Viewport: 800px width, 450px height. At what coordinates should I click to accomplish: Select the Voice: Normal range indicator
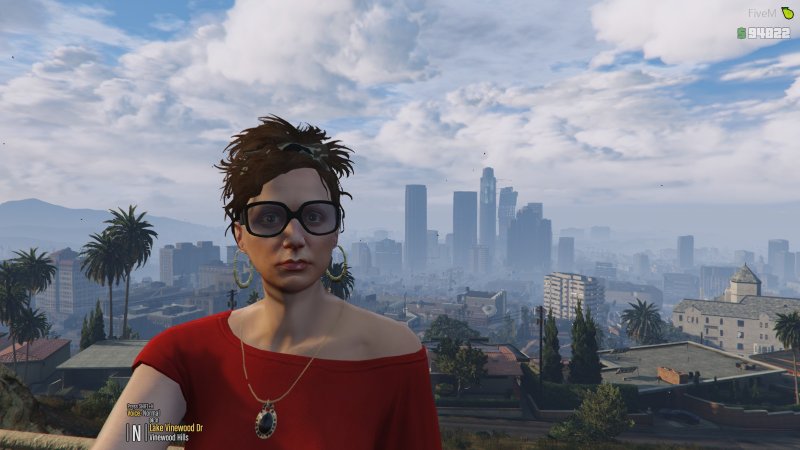click(143, 411)
